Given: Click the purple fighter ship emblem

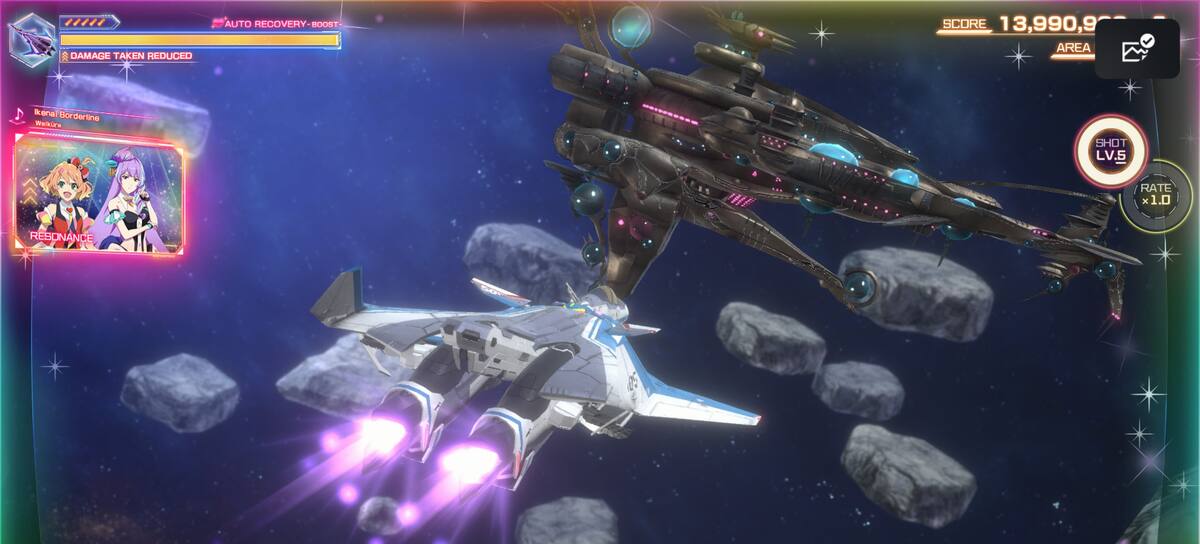Looking at the screenshot, I should point(32,40).
